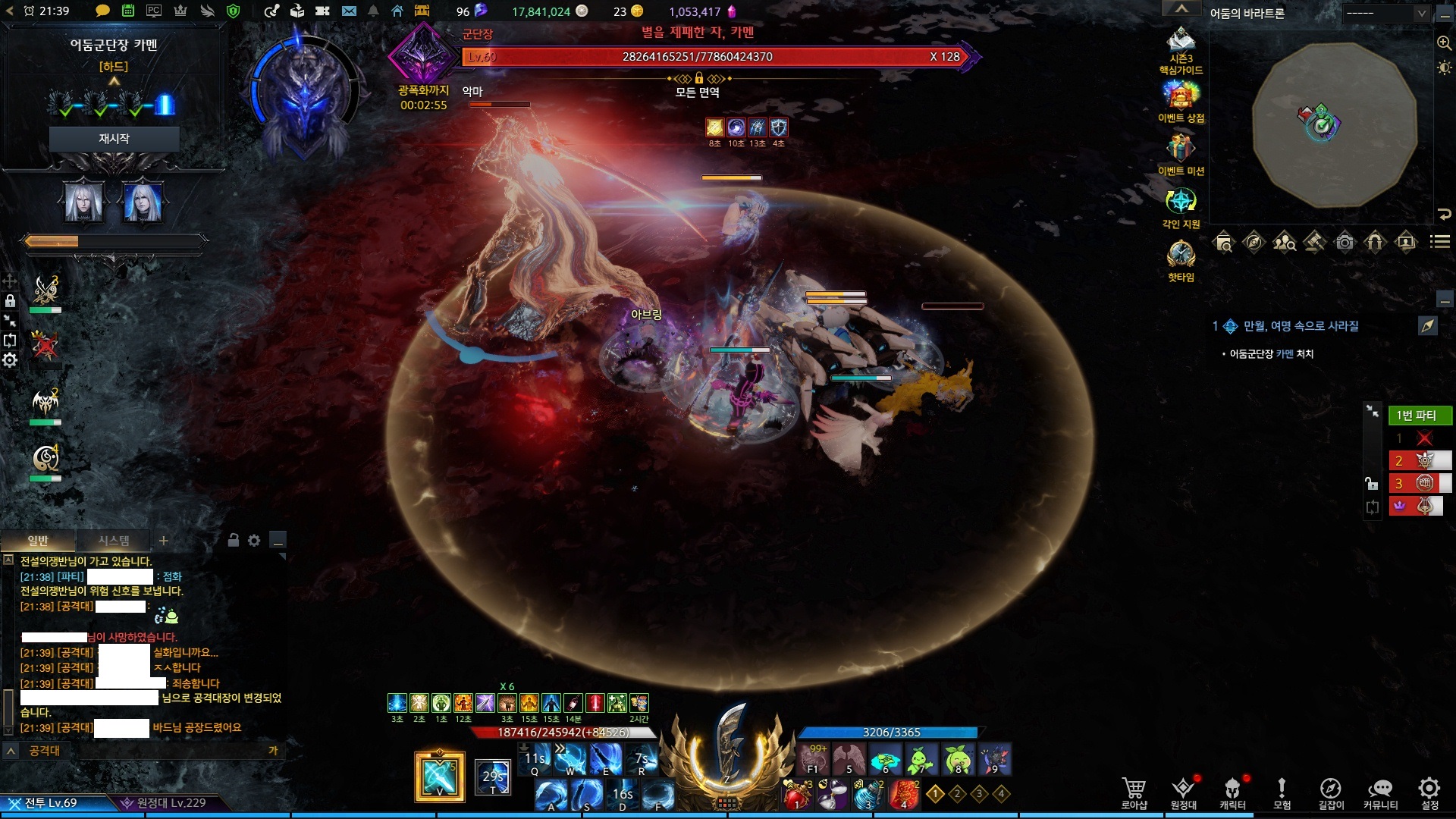Open the 모험 adventure menu
Image resolution: width=1456 pixels, height=819 pixels.
click(1282, 792)
